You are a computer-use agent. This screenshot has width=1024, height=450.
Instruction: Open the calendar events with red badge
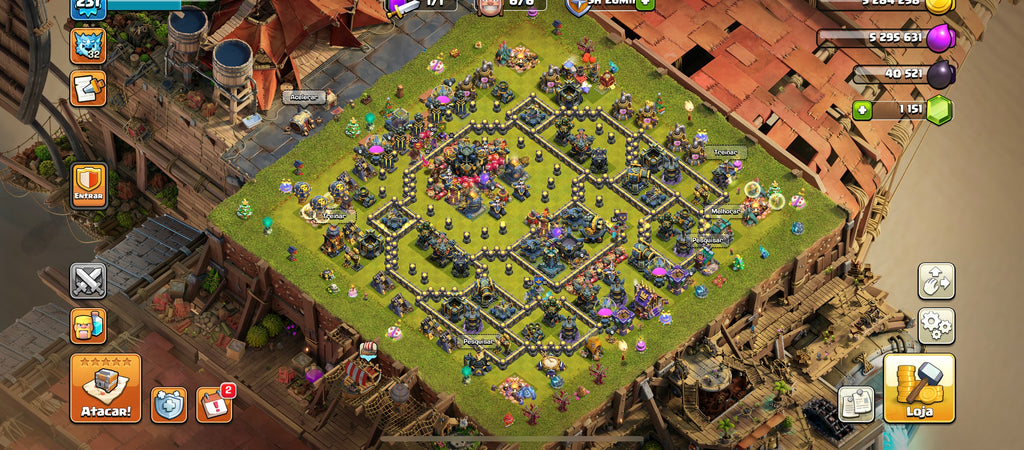[213, 404]
